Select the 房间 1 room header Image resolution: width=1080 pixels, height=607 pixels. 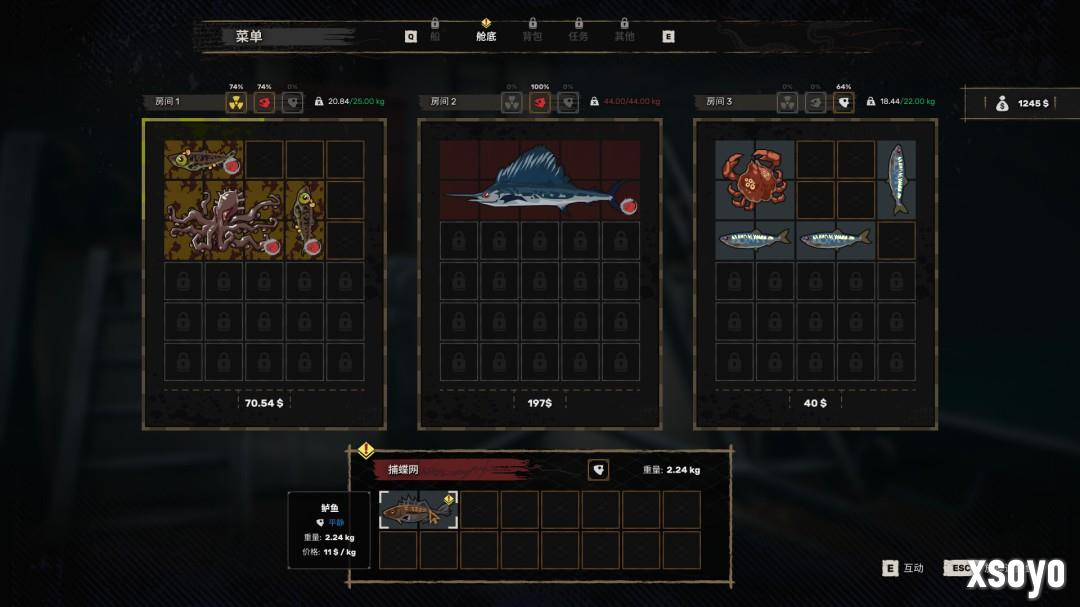point(181,102)
